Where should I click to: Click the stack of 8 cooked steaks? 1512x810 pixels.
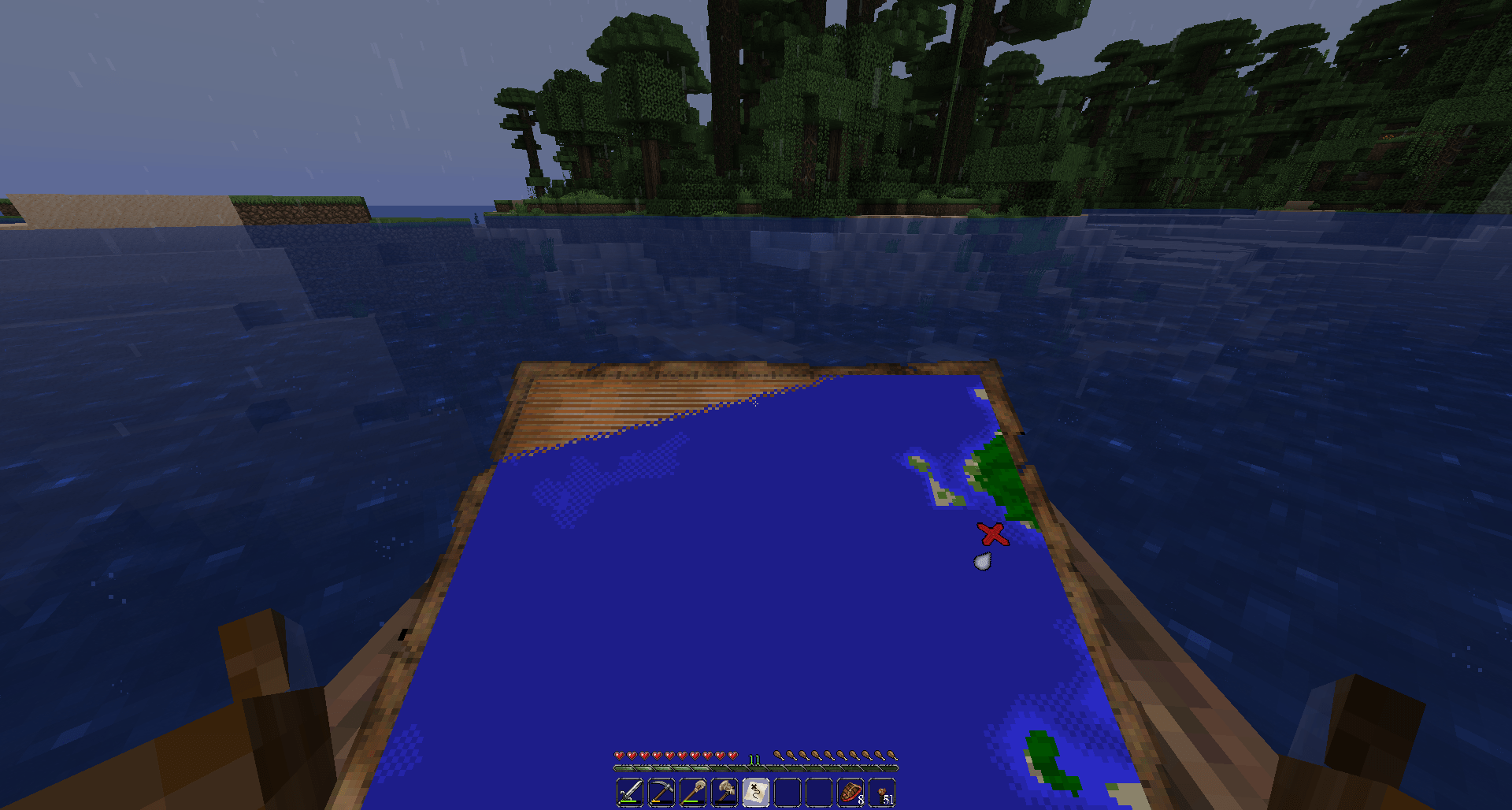pyautogui.click(x=850, y=791)
